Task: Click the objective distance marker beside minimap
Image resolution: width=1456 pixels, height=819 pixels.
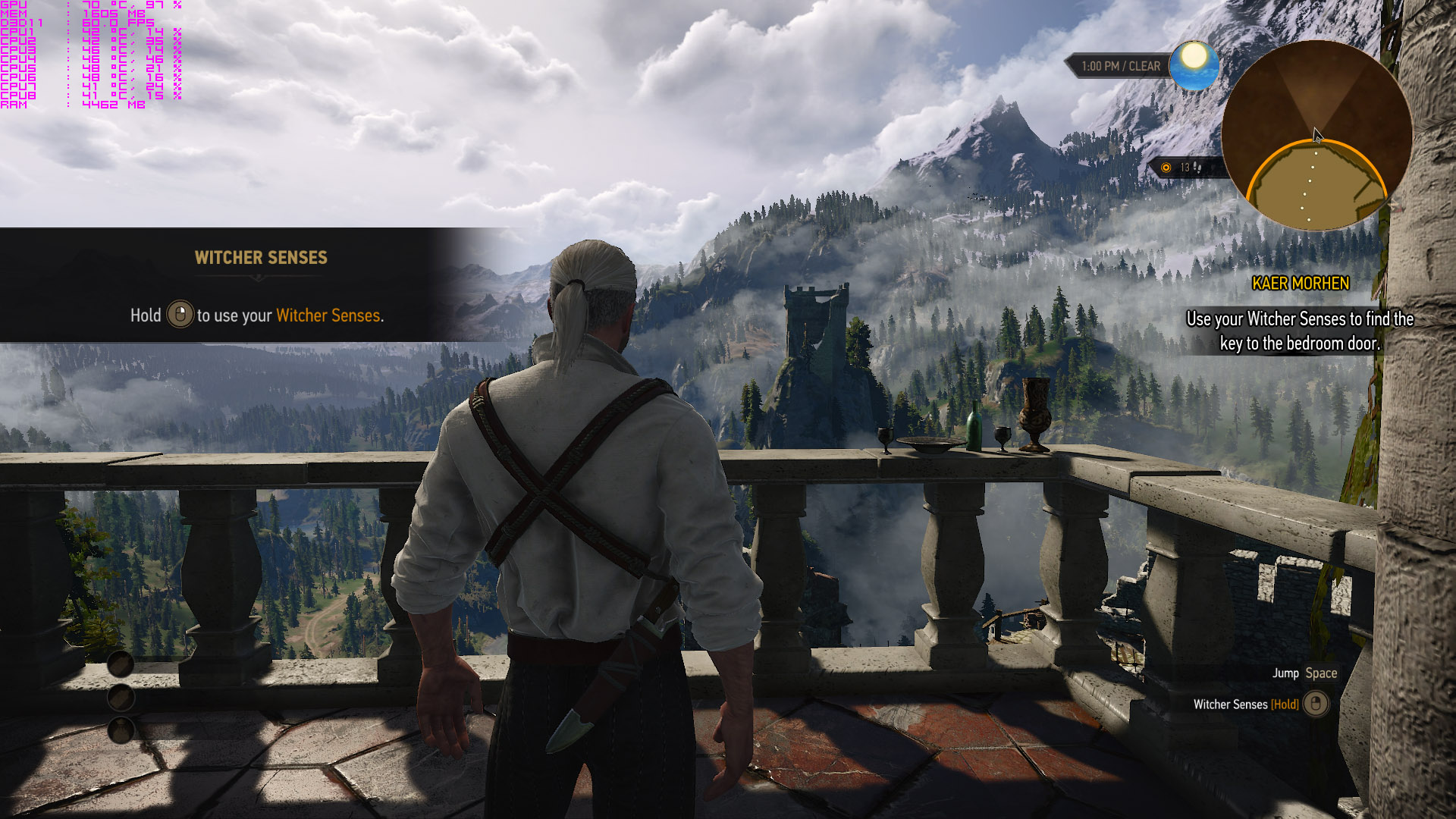Action: click(x=1185, y=168)
